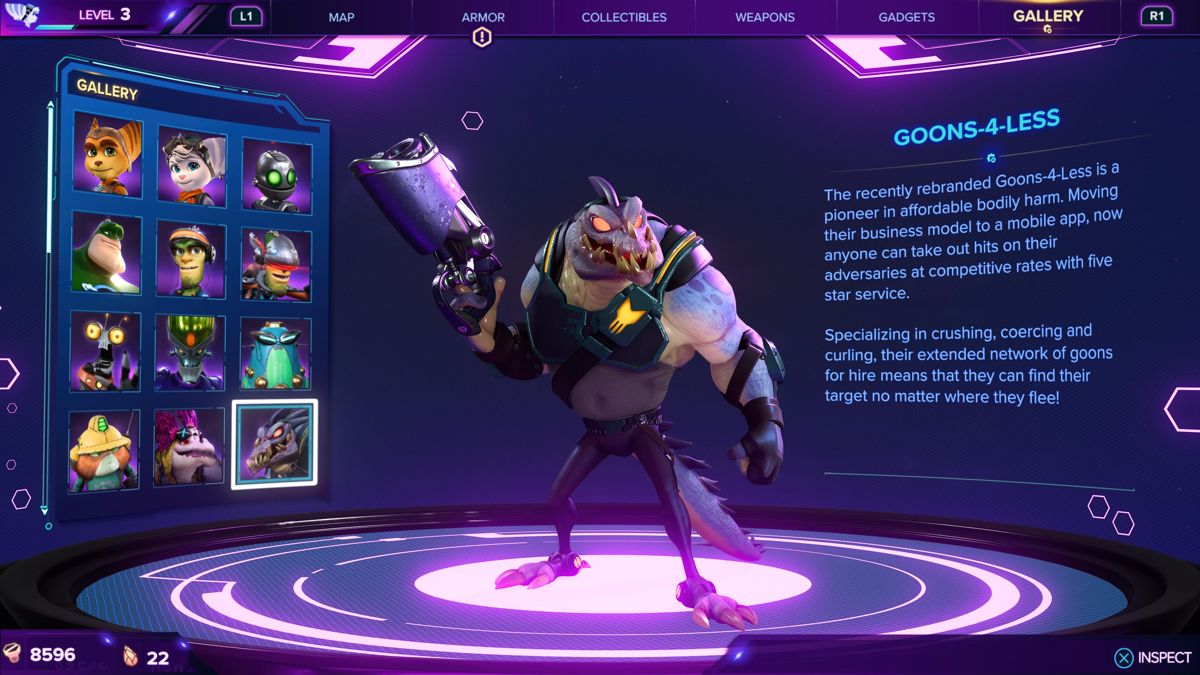
Task: Select the teal armored robot portrait
Action: pyautogui.click(x=275, y=354)
